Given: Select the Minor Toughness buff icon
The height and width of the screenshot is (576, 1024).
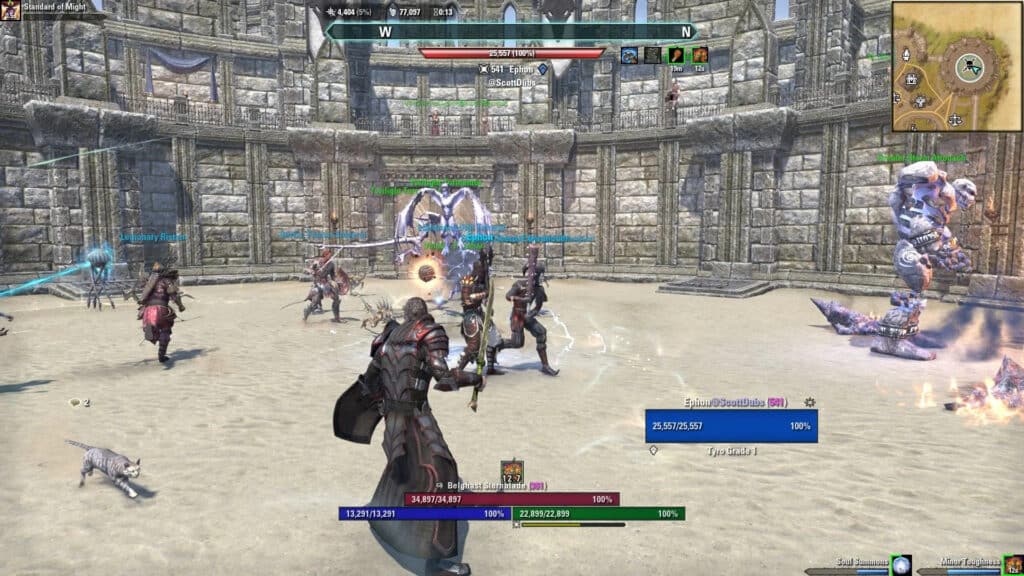Looking at the screenshot, I should tap(1013, 565).
